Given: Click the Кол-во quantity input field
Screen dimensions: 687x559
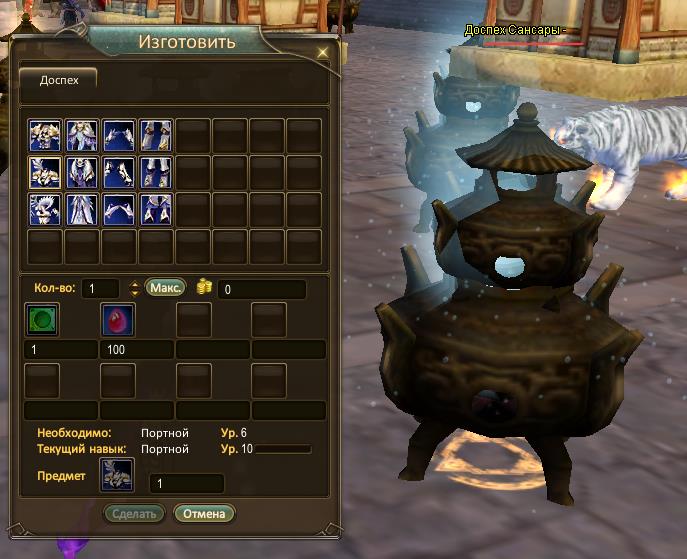Looking at the screenshot, I should pos(100,289).
